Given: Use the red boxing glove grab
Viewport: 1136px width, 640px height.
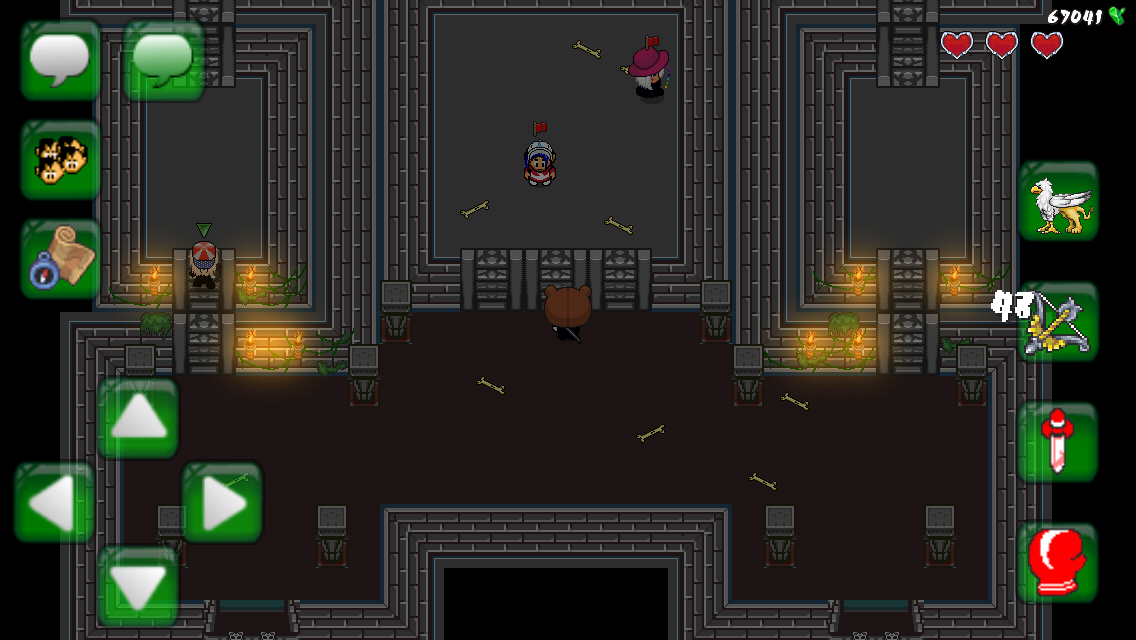Looking at the screenshot, I should coord(1058,562).
